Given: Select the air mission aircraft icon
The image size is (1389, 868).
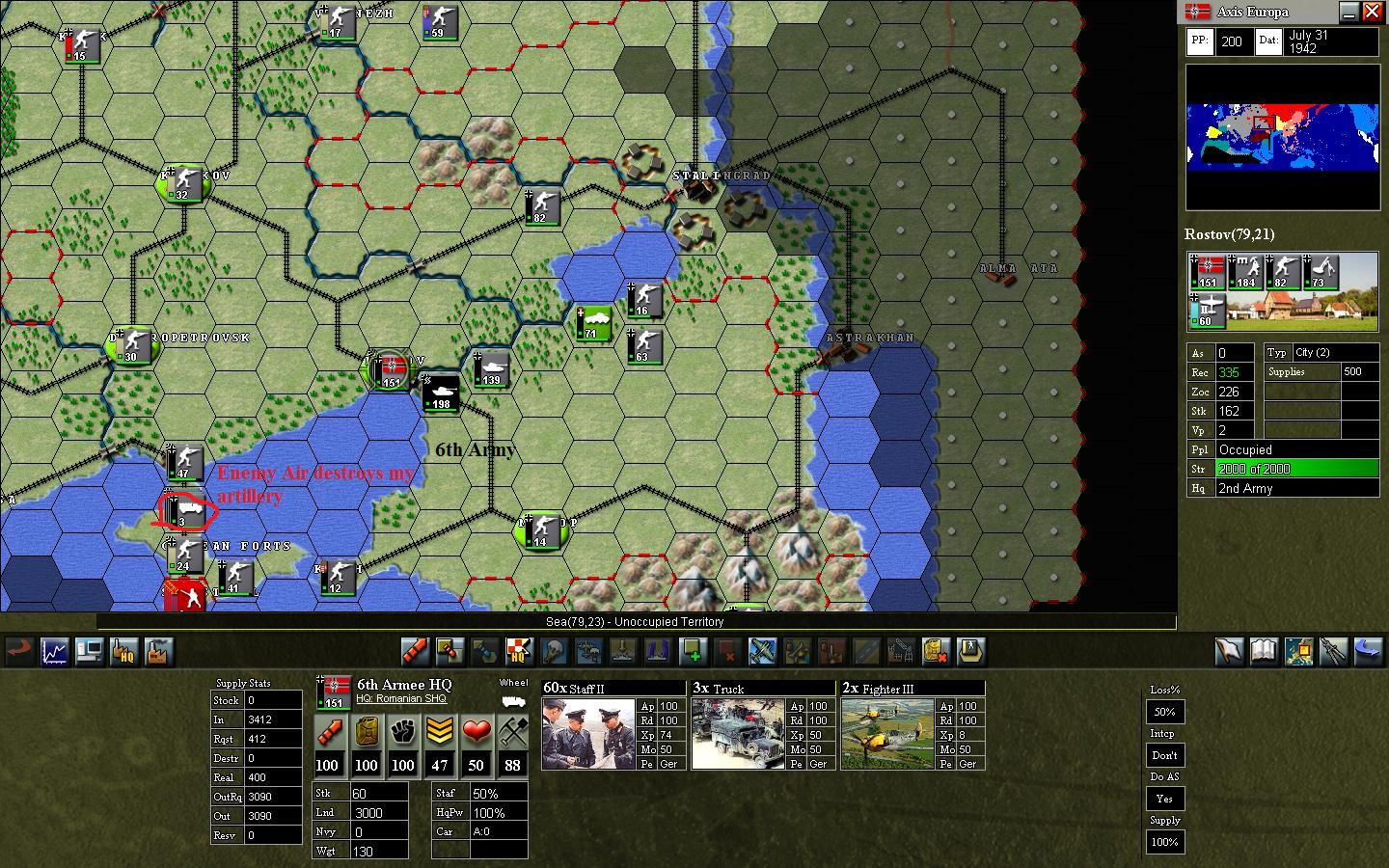Looking at the screenshot, I should point(762,652).
